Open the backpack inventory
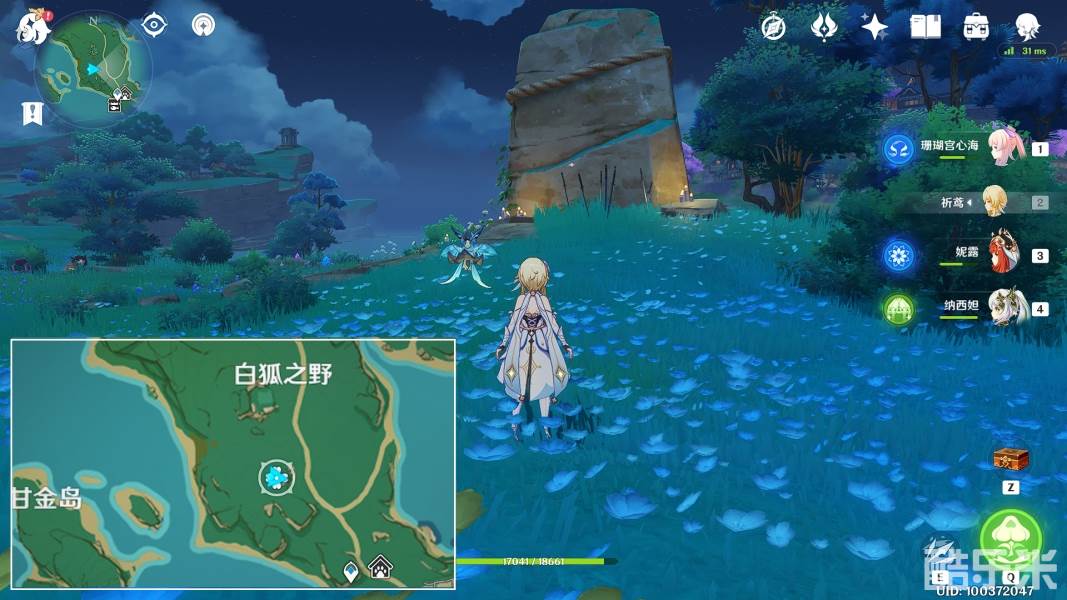Screen dimensions: 1067x600 point(976,27)
